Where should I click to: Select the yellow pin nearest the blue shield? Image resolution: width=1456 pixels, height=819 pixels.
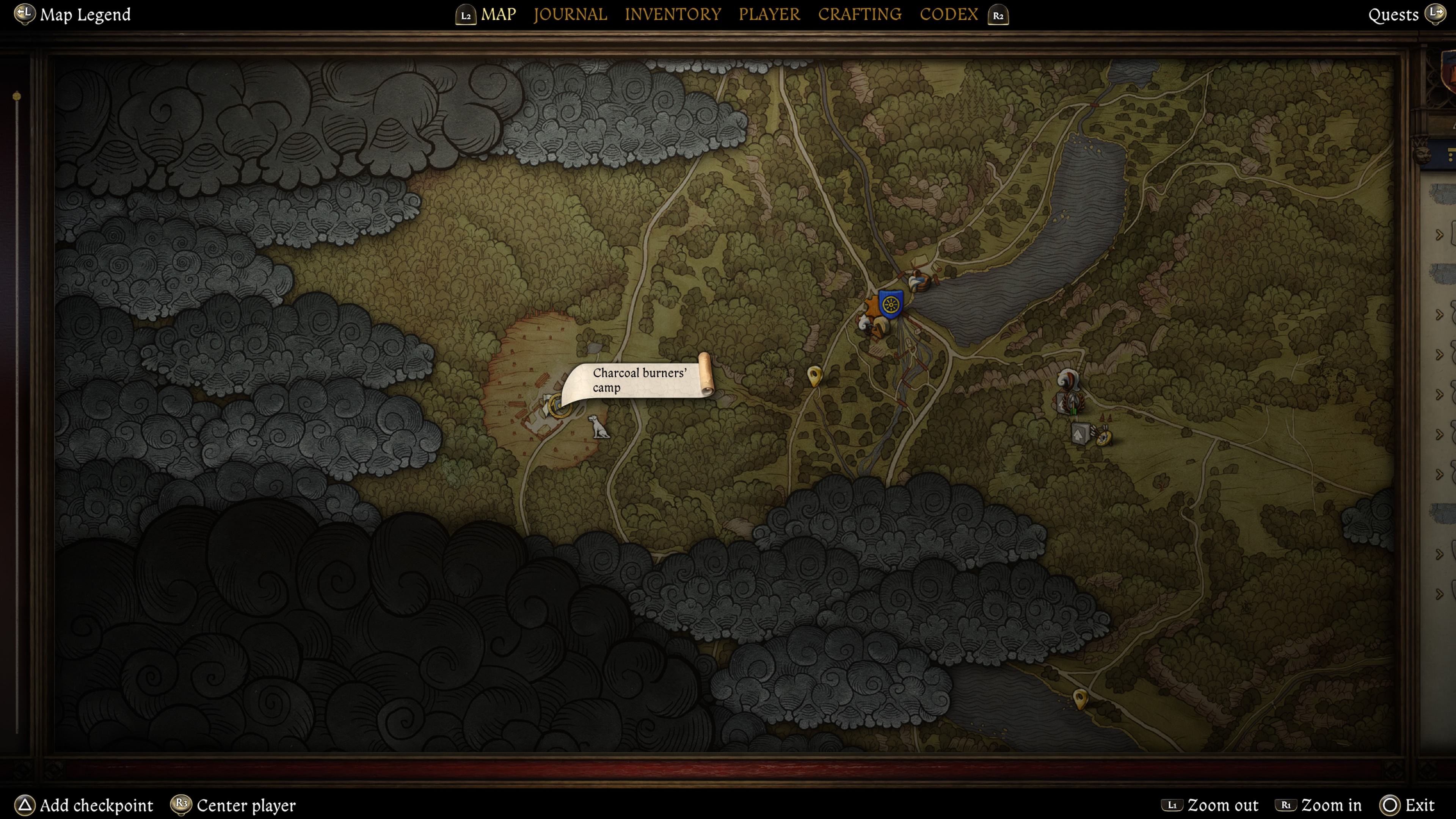(x=814, y=375)
